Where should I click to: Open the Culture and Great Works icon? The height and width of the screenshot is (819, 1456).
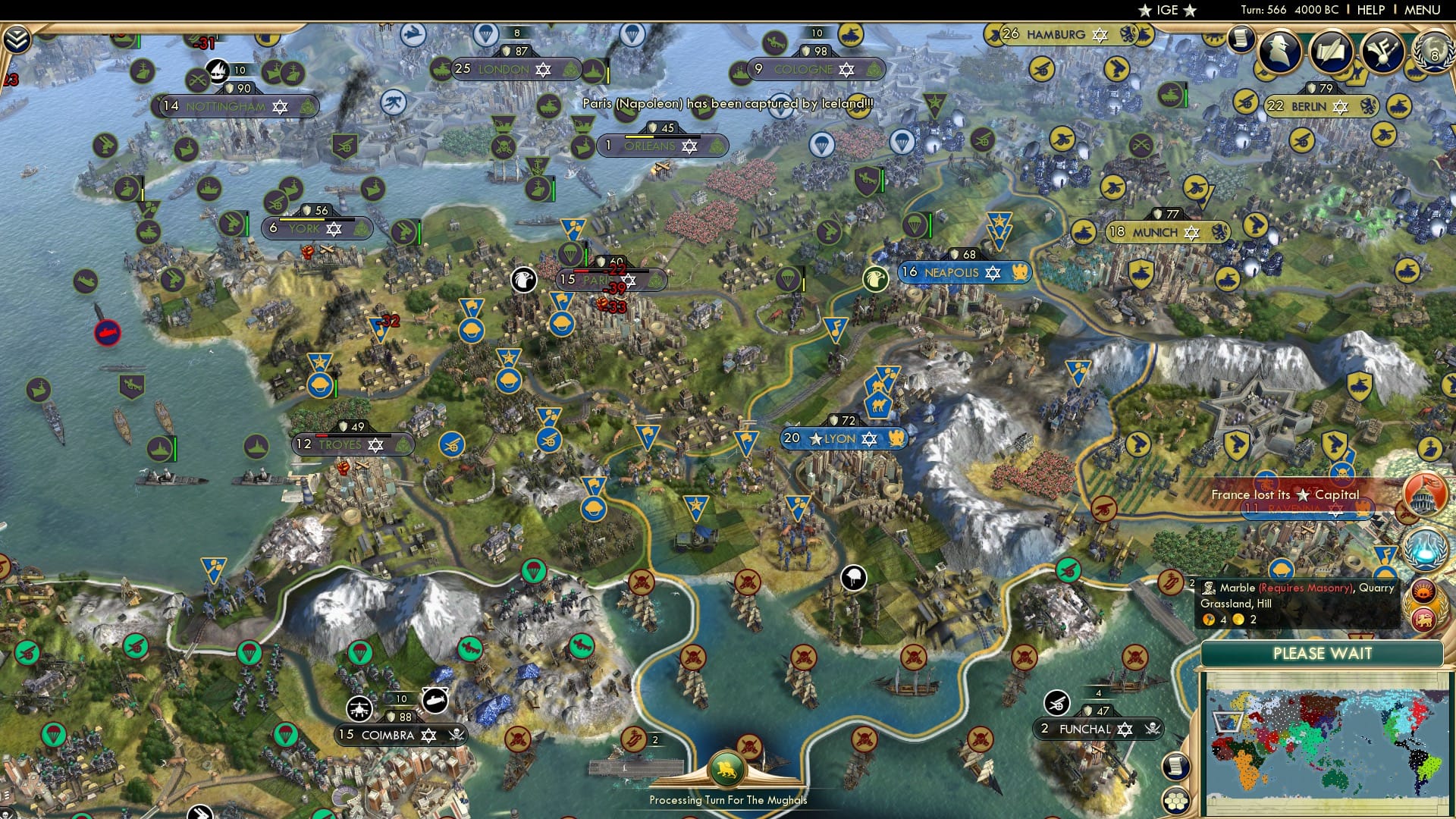coord(1382,52)
